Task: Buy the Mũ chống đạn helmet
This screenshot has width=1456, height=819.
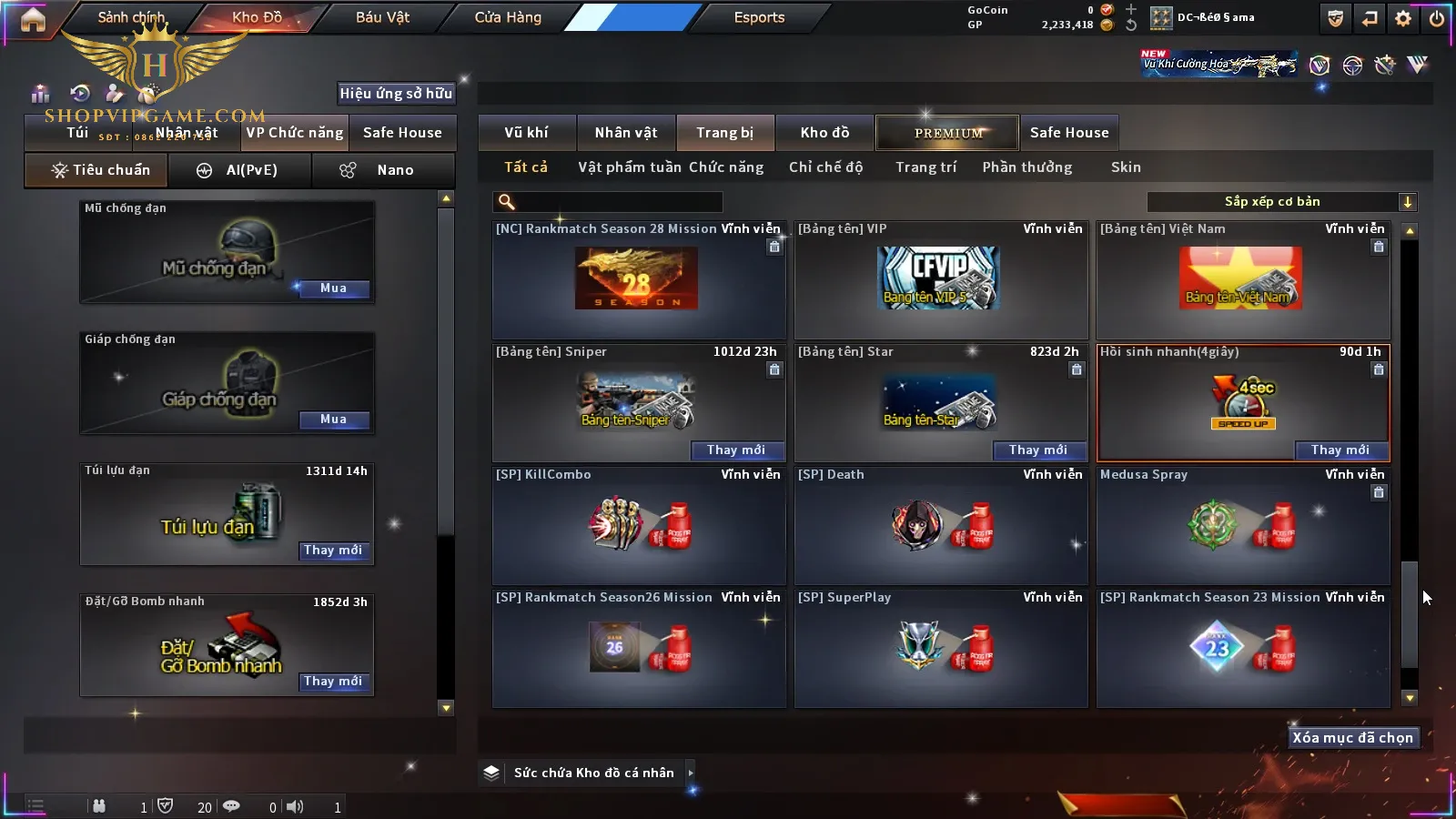Action: coord(333,288)
